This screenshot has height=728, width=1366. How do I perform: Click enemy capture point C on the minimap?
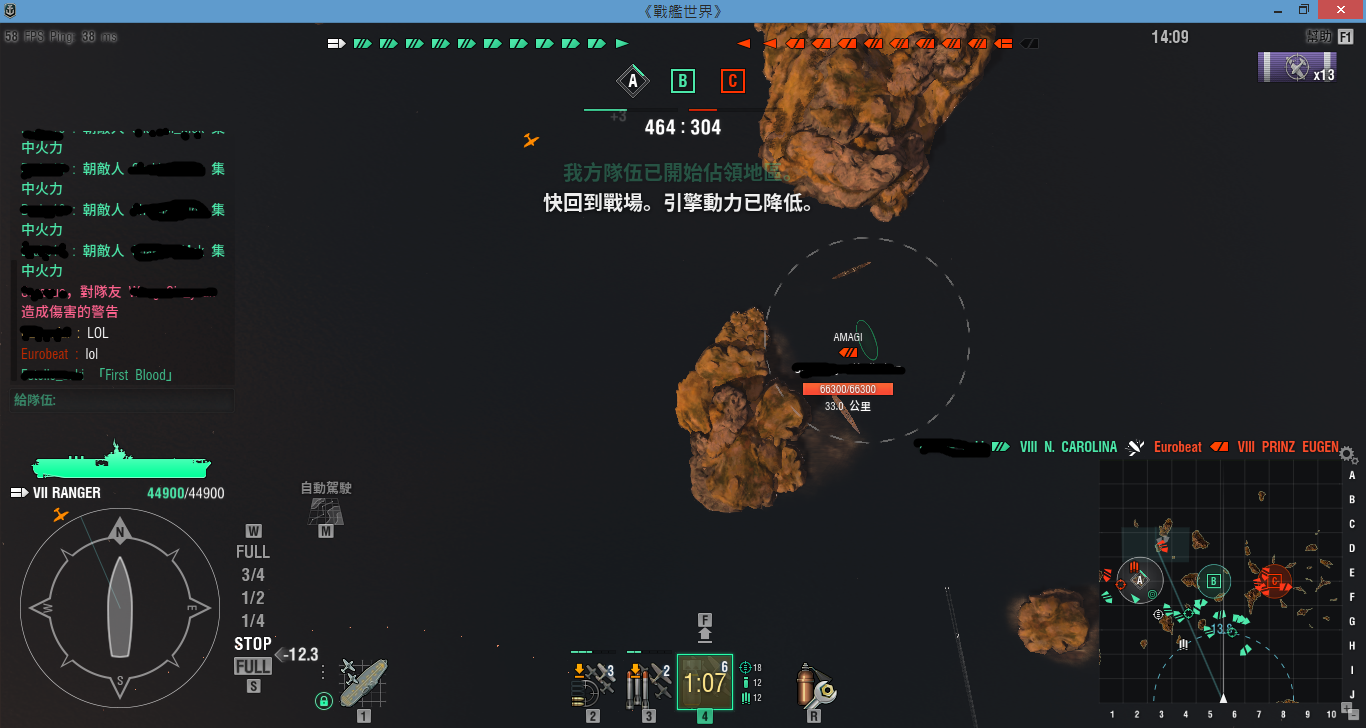coord(1274,580)
